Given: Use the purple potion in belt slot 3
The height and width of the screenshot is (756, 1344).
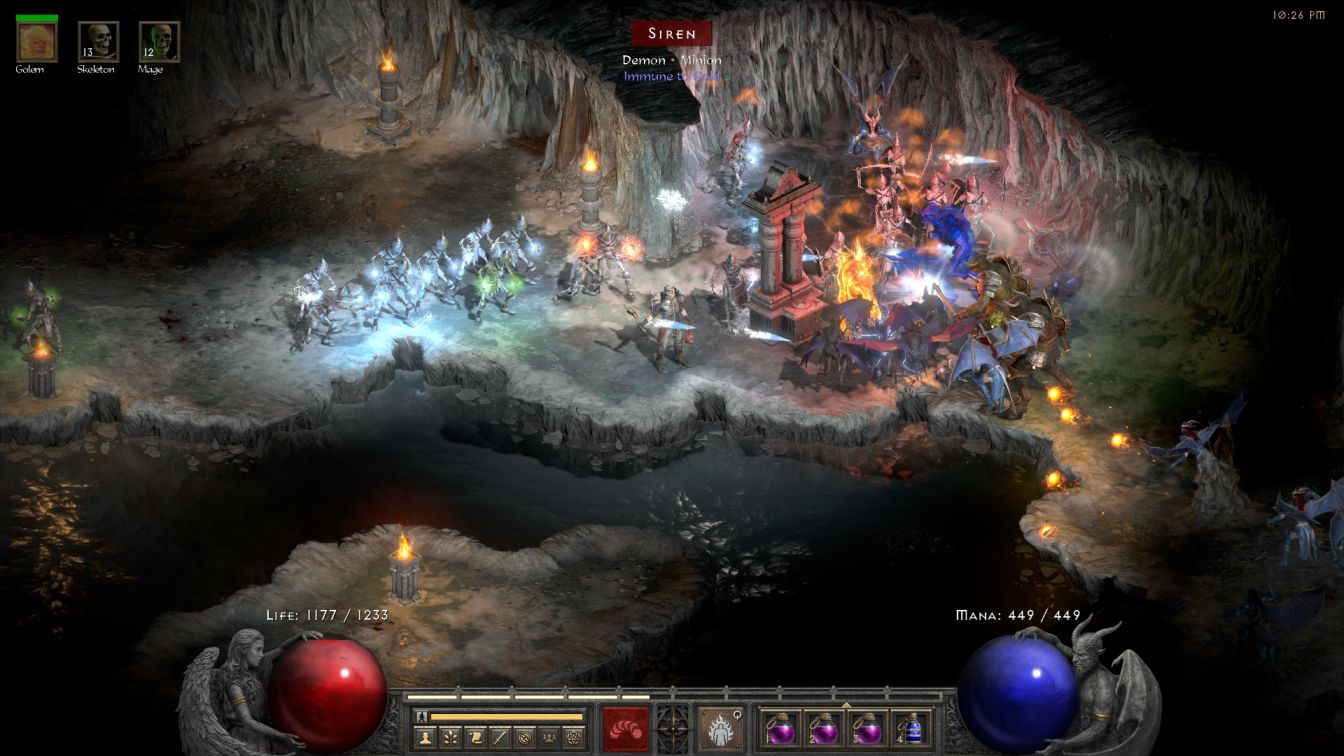Looking at the screenshot, I should [868, 728].
